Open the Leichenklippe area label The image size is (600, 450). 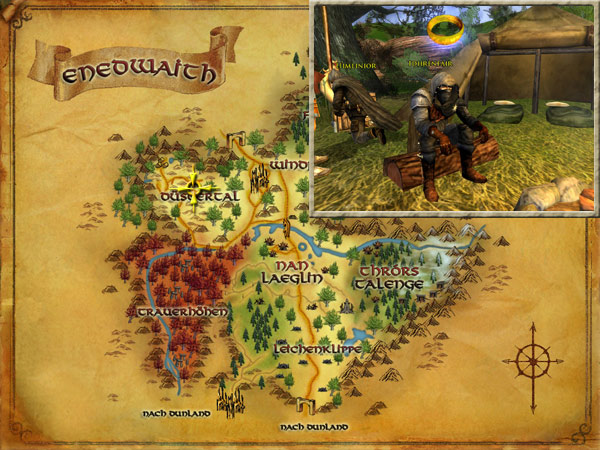(x=315, y=350)
